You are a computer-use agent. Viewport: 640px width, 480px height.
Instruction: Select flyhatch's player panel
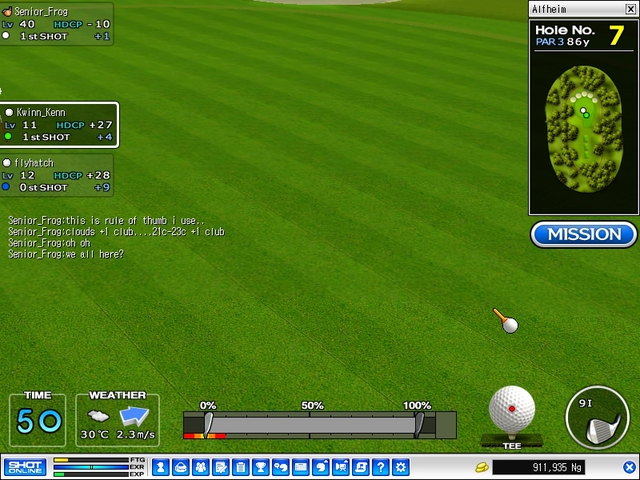coord(56,174)
